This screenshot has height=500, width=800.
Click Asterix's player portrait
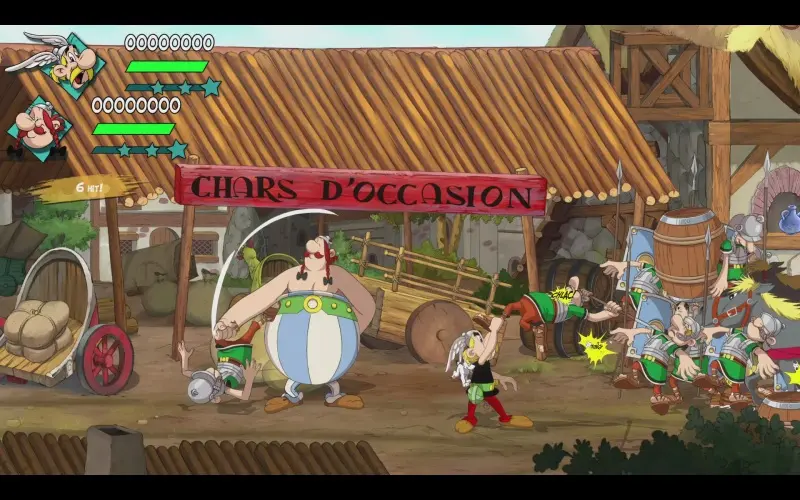pos(70,64)
